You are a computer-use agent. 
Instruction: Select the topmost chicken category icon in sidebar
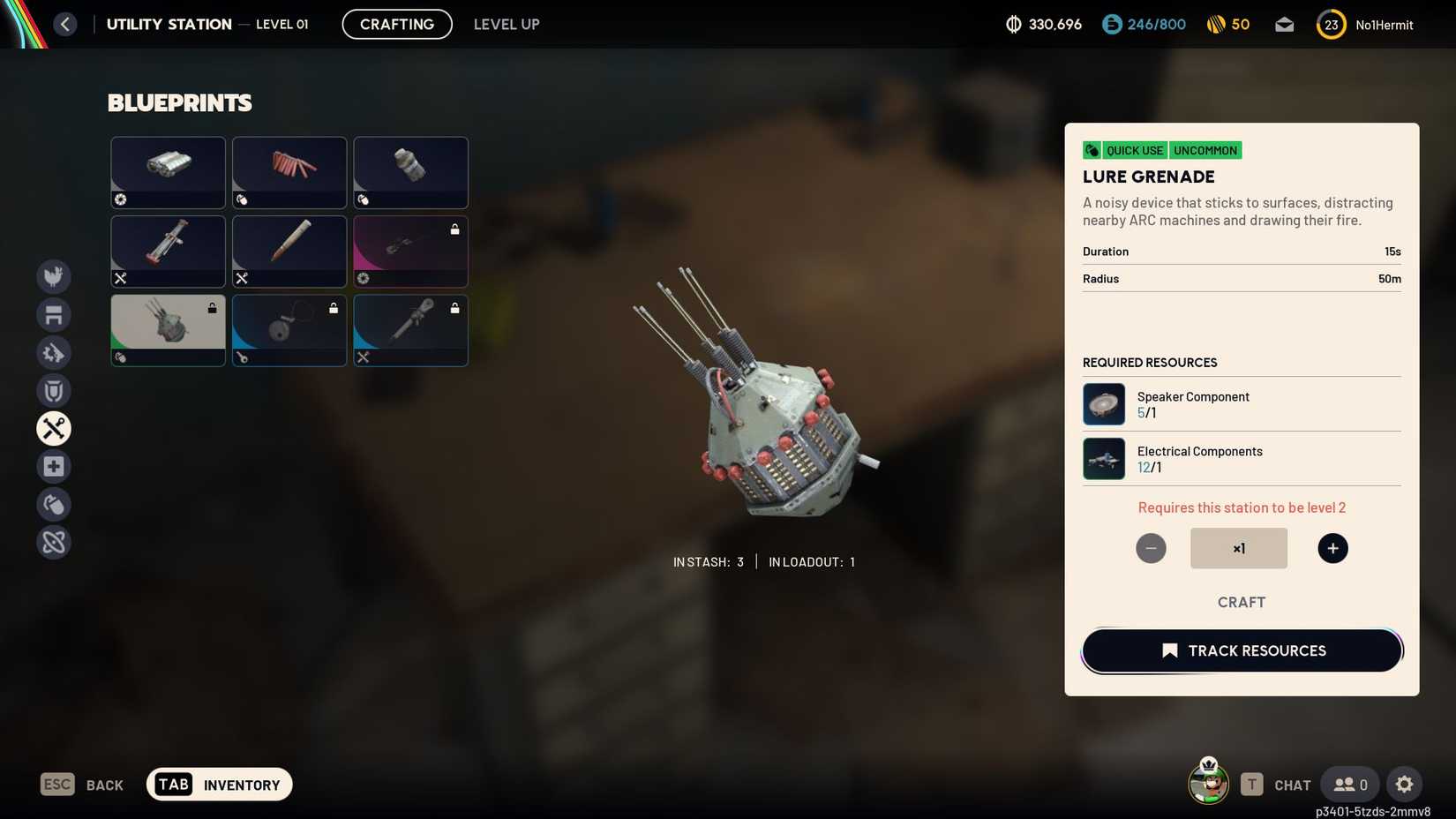[54, 276]
